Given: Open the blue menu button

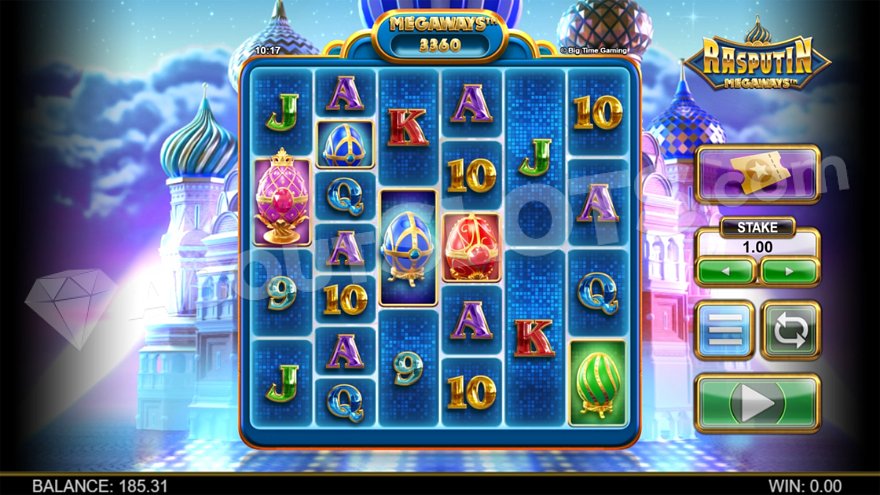Looking at the screenshot, I should 724,330.
